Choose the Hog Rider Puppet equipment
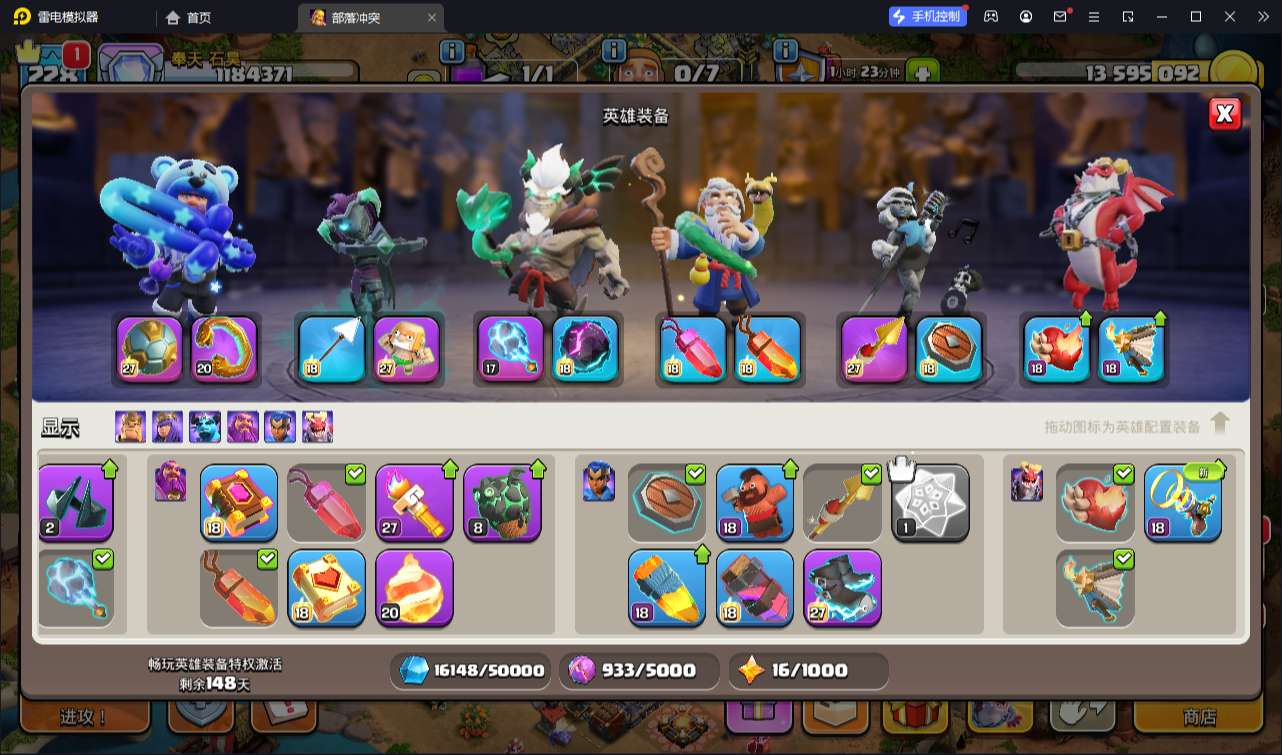The width and height of the screenshot is (1282, 755). pos(755,502)
